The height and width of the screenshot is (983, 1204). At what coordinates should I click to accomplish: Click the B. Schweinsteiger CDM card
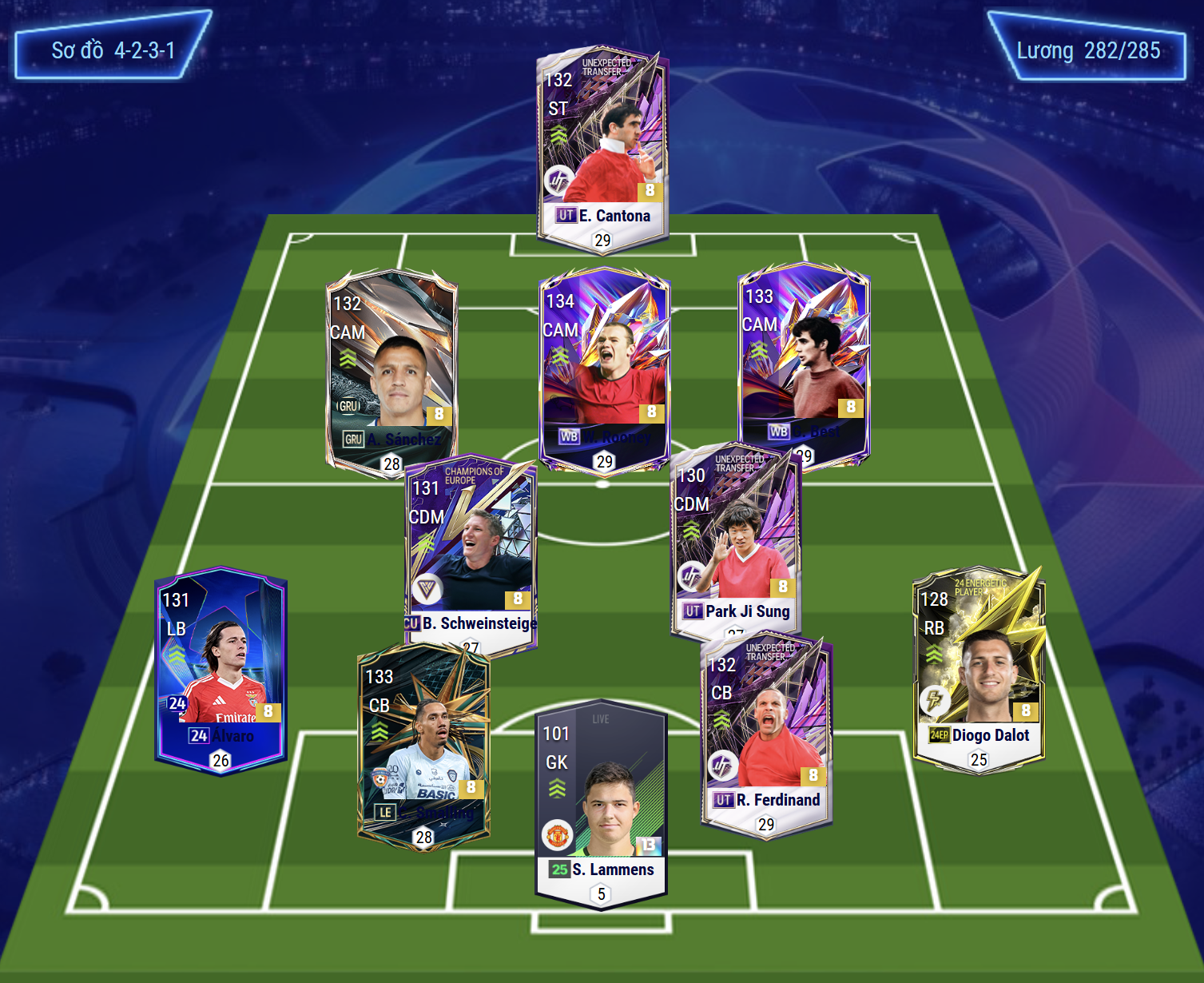click(470, 551)
